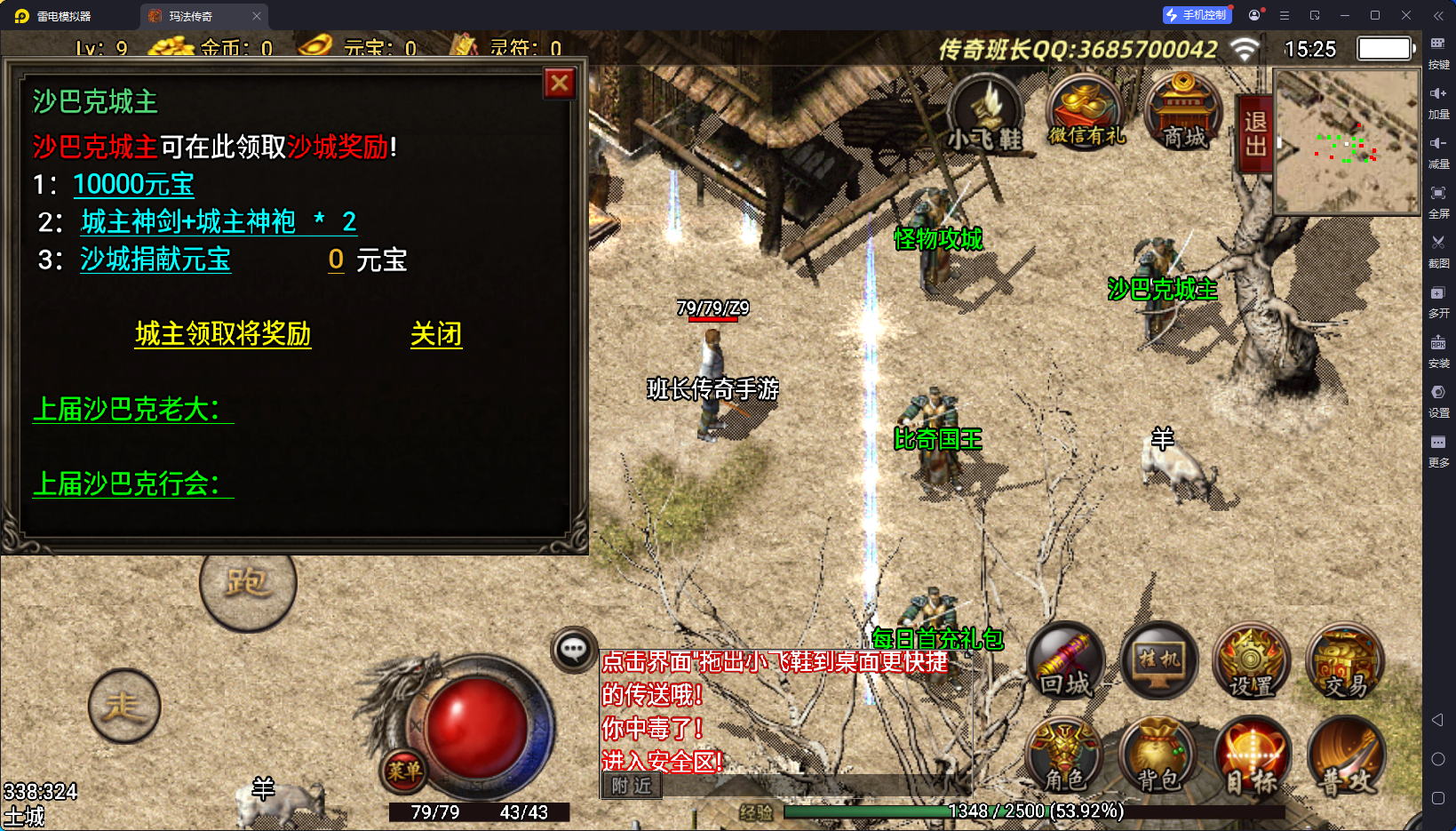Choose 城主领取将奖励 option
Viewport: 1456px width, 831px height.
tap(223, 334)
